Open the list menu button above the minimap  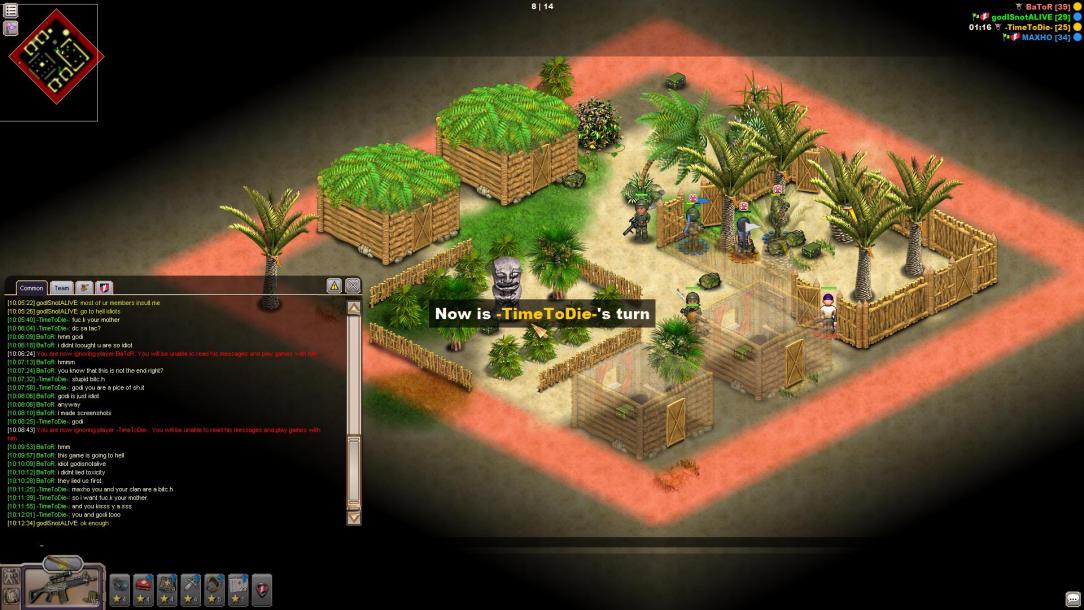coord(11,10)
